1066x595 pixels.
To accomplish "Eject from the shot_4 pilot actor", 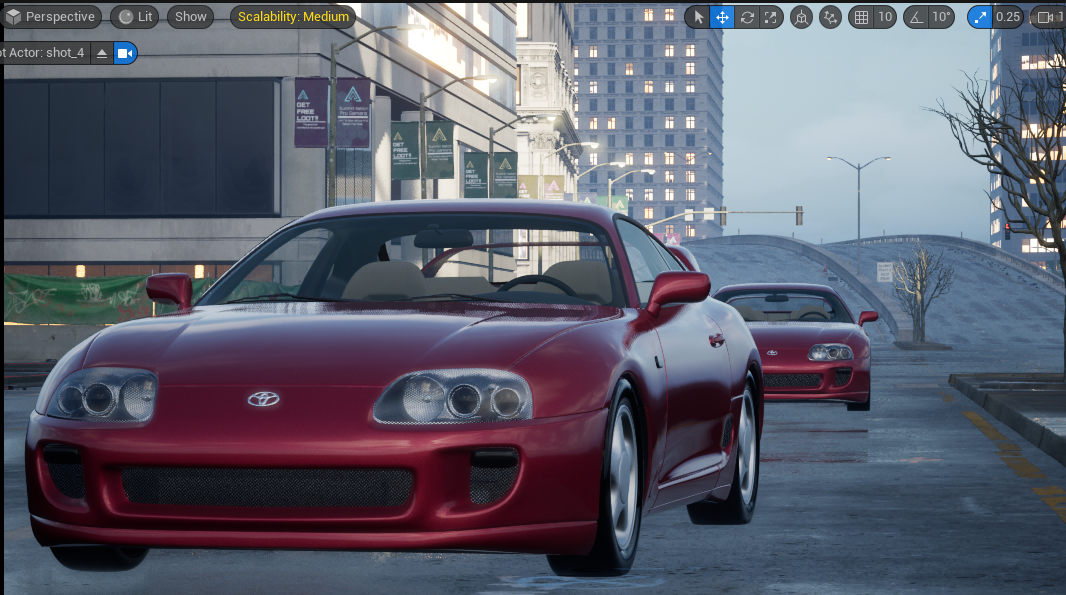I will coord(102,53).
